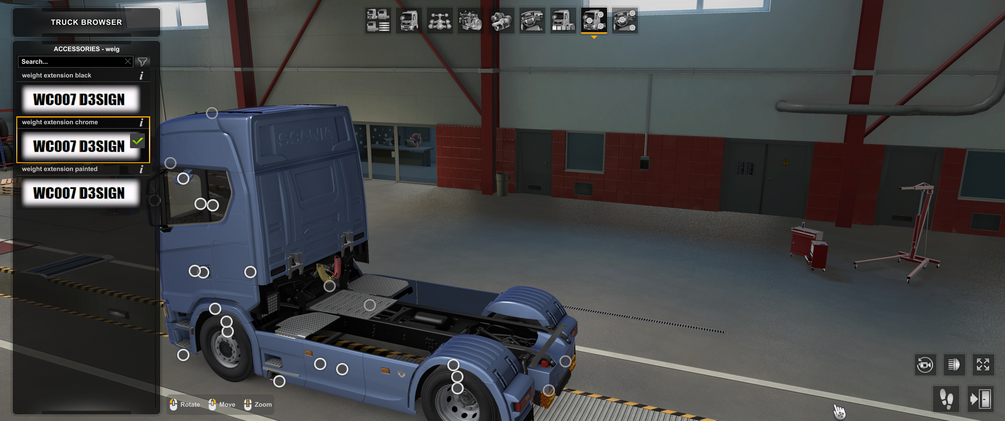Pick the weight extension painted accessory
This screenshot has height=421, width=1005.
tap(79, 192)
